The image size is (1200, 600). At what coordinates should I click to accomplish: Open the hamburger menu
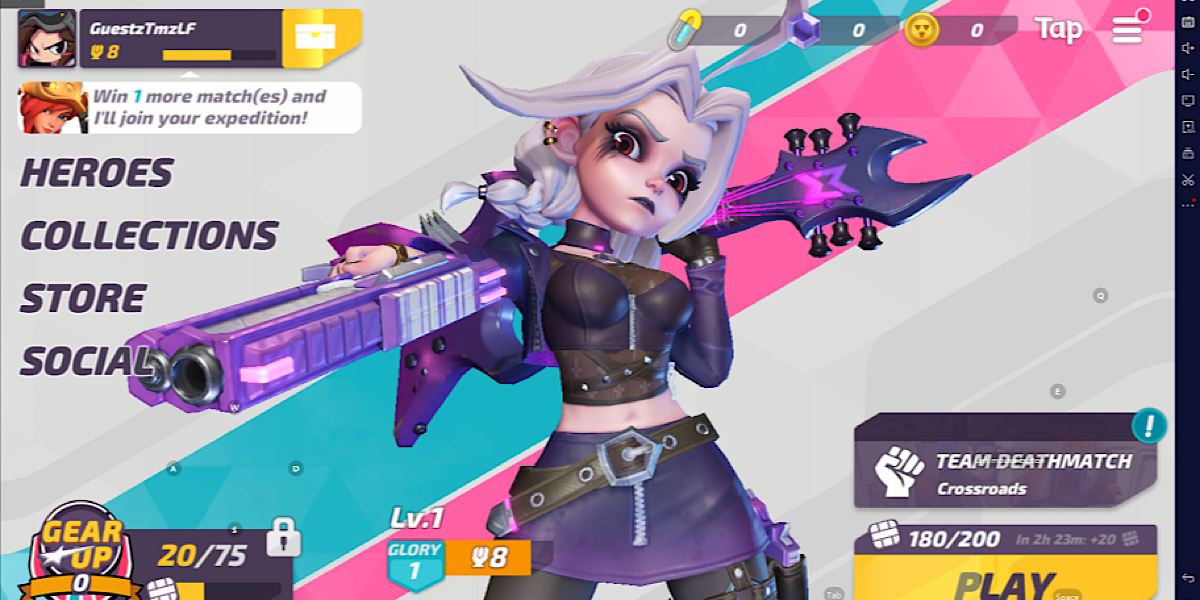(1127, 29)
